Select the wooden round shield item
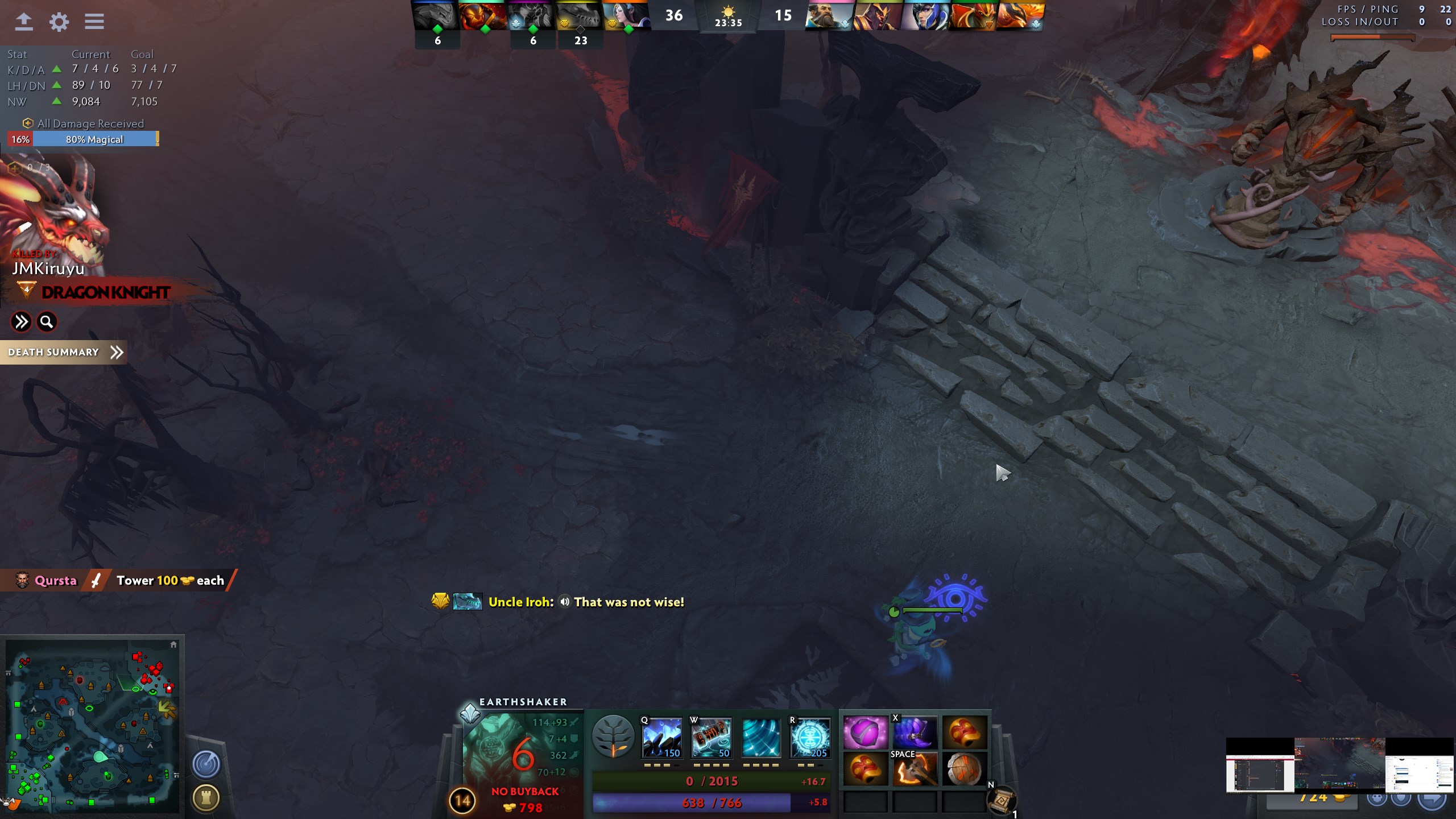The width and height of the screenshot is (1456, 819). tap(964, 769)
